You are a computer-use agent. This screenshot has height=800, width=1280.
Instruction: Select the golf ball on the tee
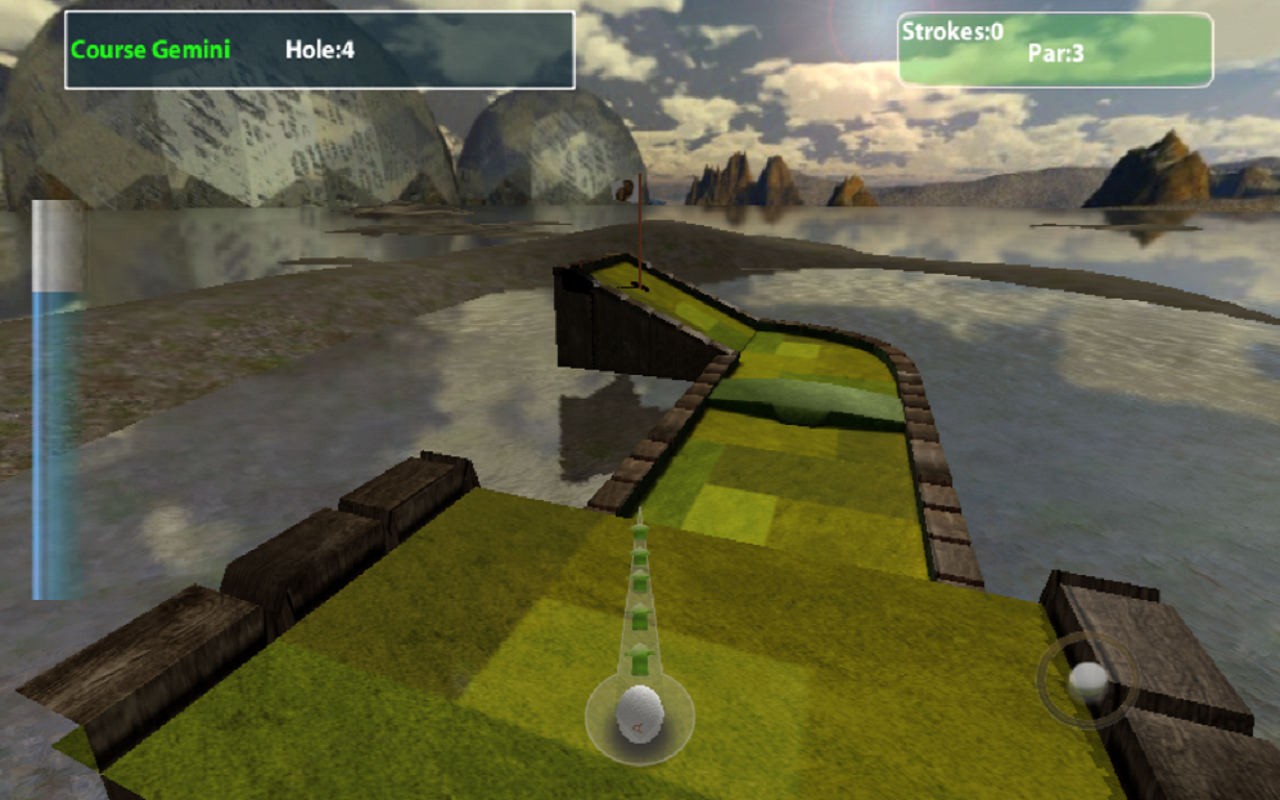pos(640,715)
